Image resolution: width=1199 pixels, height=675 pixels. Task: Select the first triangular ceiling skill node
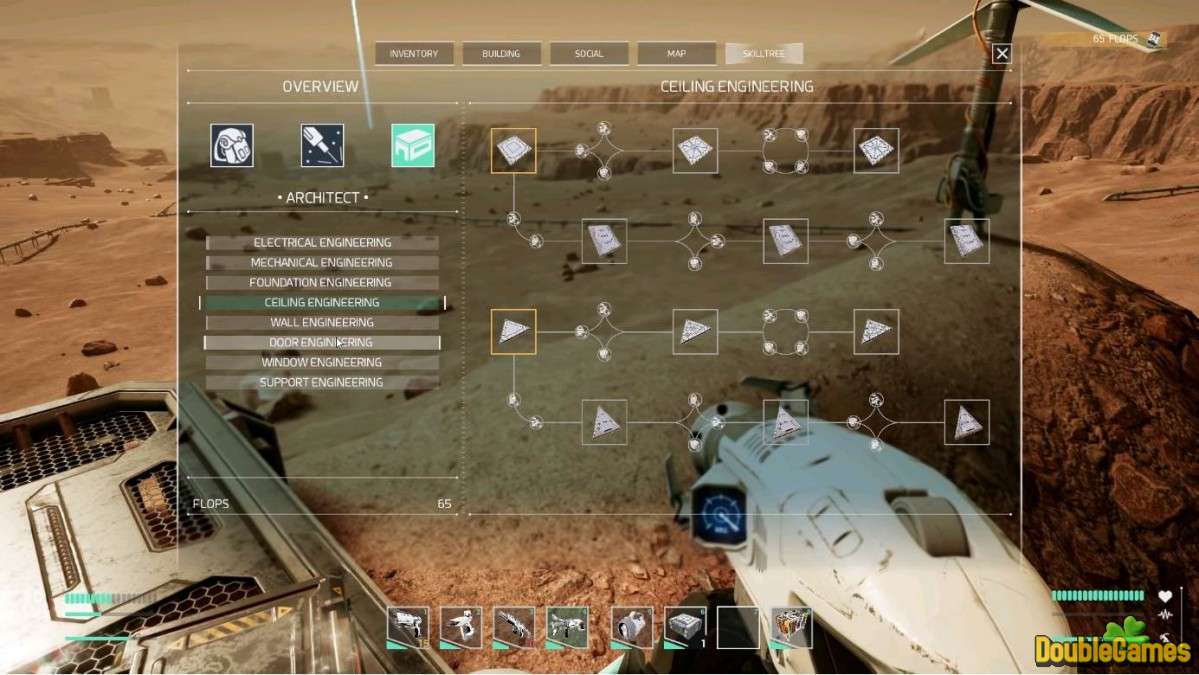coord(514,332)
